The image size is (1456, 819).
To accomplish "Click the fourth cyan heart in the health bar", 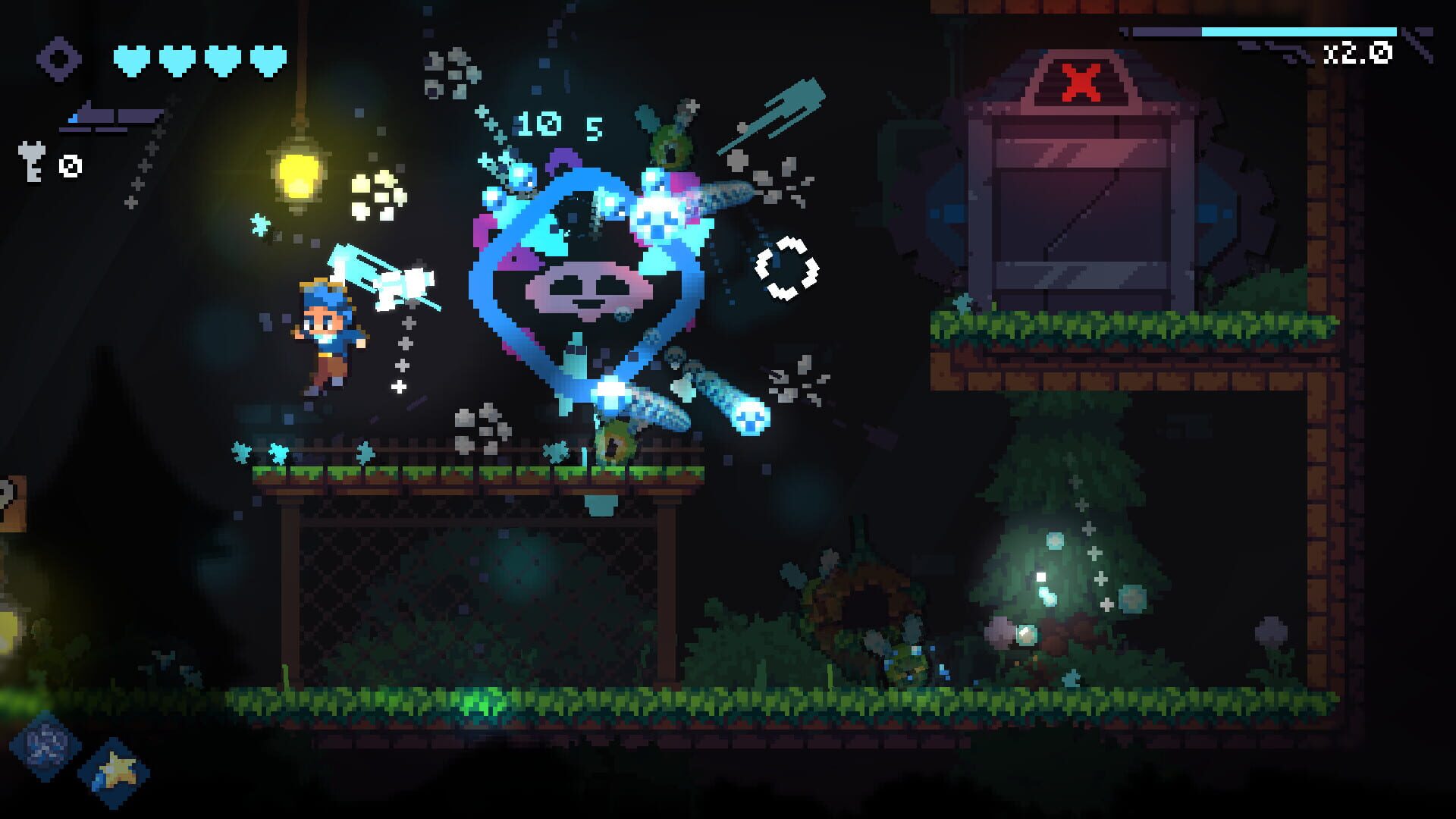I will pos(265,58).
